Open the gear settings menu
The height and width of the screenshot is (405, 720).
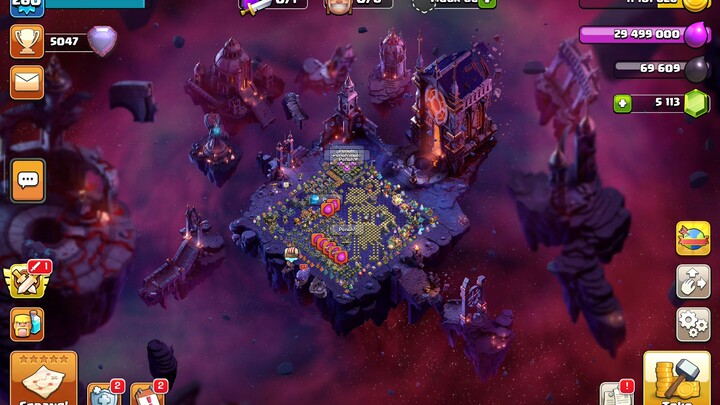693,324
